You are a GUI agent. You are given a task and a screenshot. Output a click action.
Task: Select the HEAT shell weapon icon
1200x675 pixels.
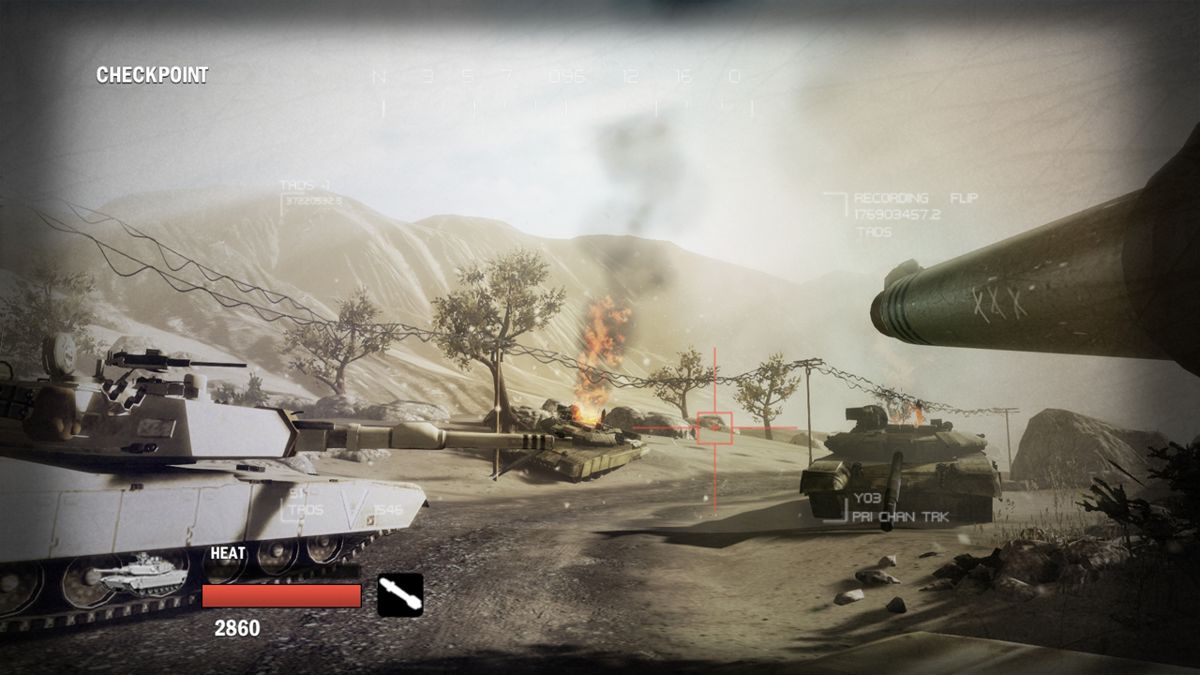click(x=400, y=595)
